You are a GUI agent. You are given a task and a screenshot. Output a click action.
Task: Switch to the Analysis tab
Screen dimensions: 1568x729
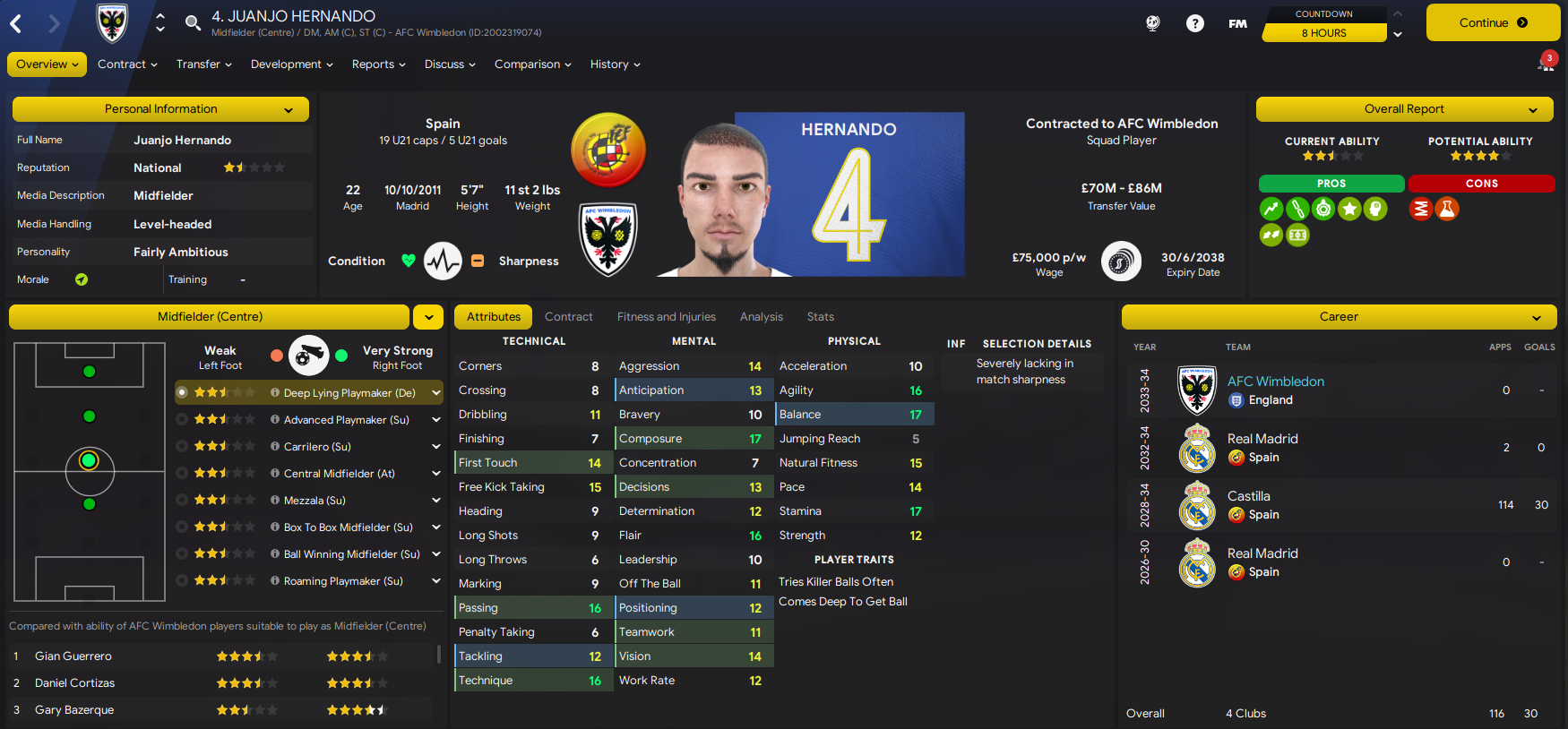tap(761, 317)
